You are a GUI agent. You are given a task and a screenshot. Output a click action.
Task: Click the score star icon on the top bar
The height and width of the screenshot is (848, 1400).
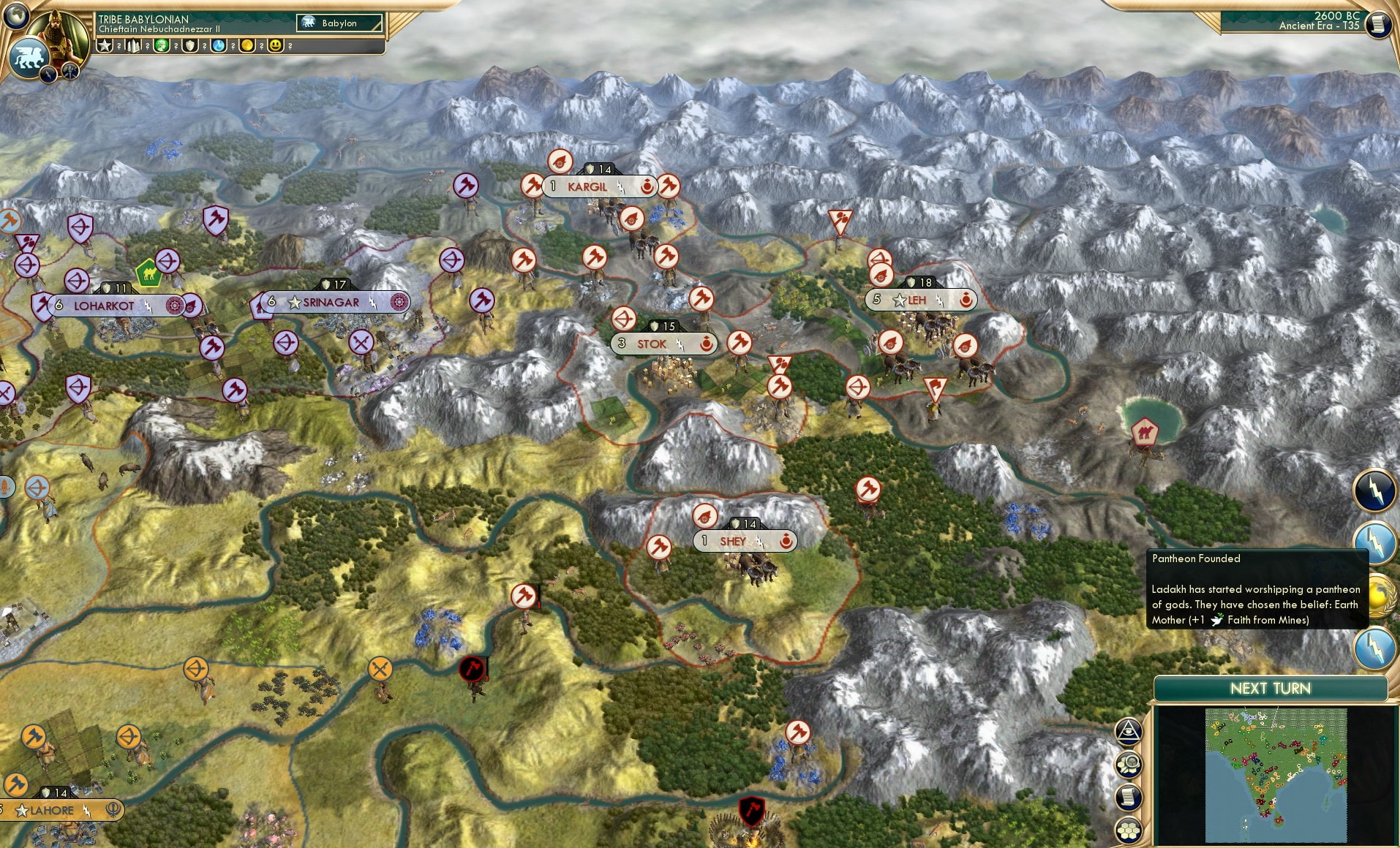pos(105,45)
